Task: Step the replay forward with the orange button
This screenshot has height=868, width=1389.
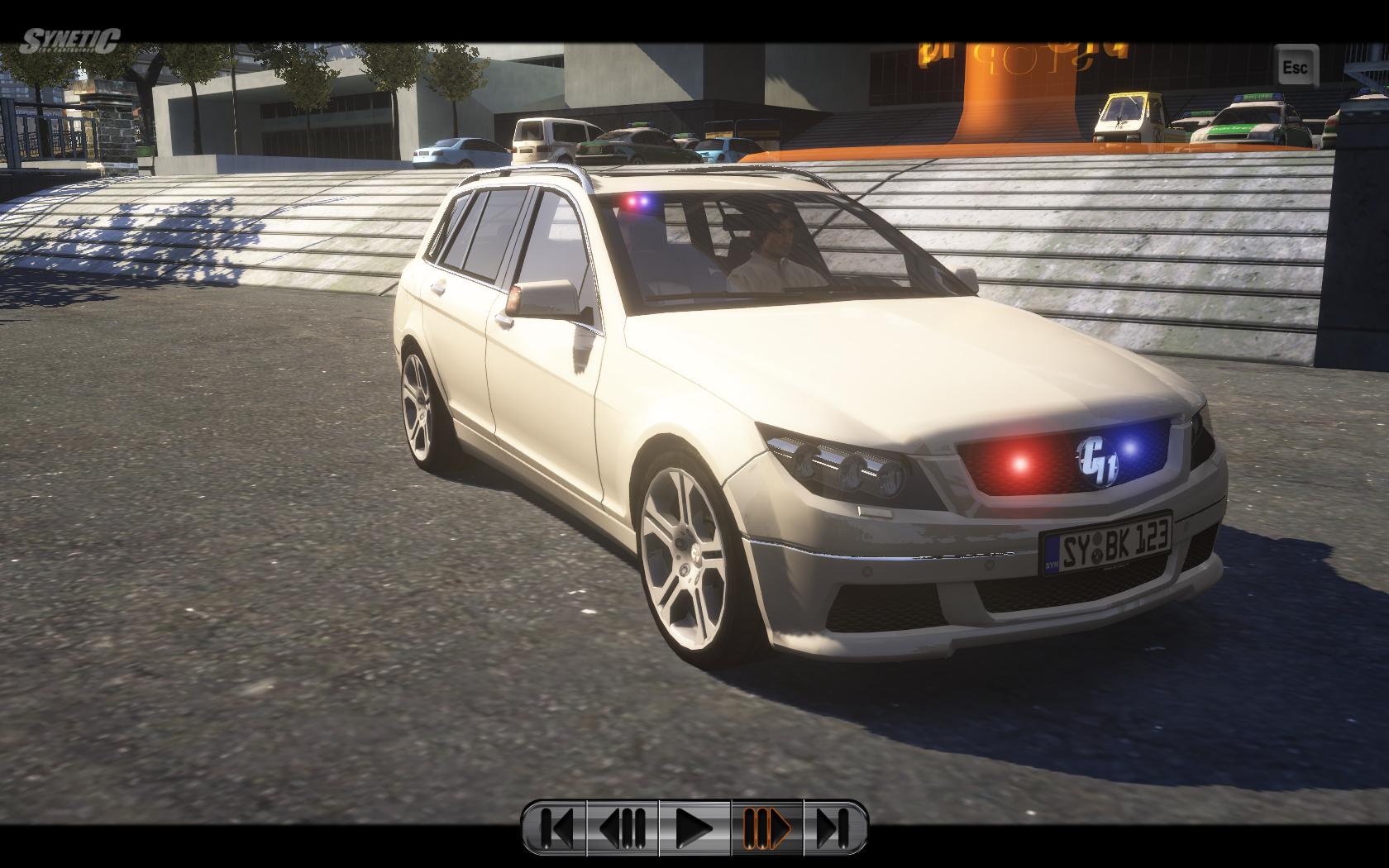Action: click(767, 826)
